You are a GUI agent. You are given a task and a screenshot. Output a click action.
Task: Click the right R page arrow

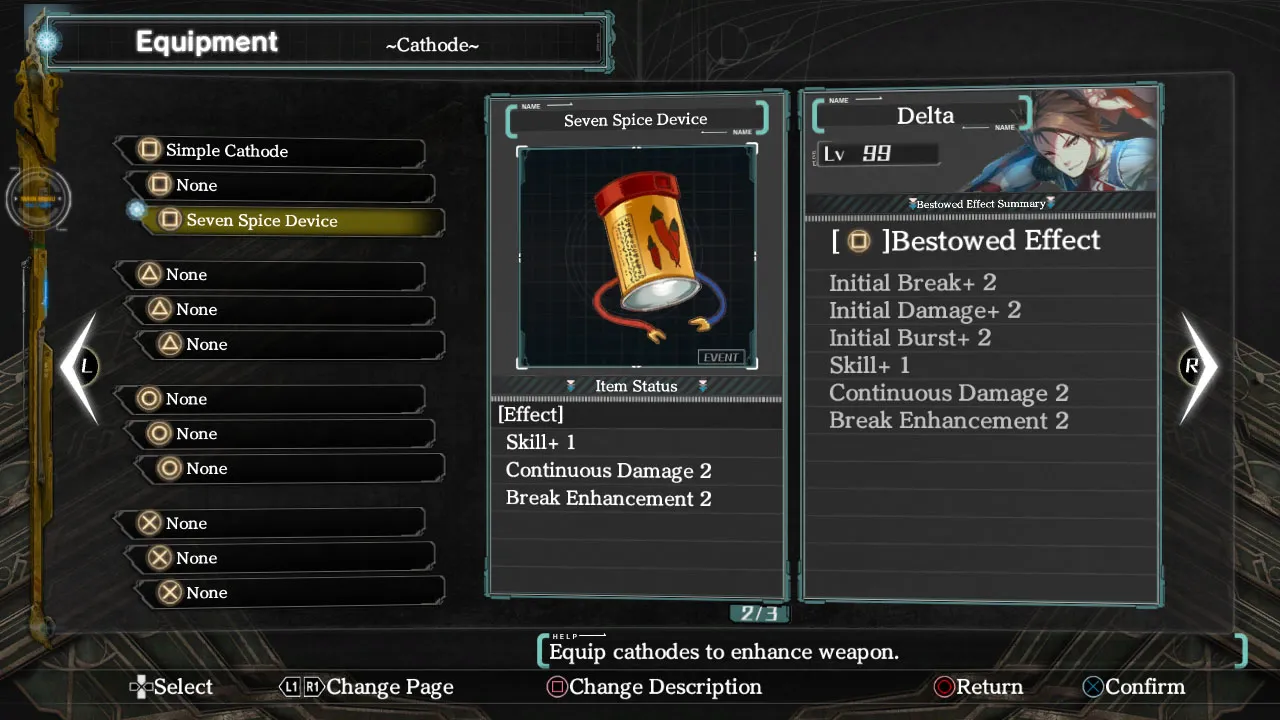tap(1196, 366)
